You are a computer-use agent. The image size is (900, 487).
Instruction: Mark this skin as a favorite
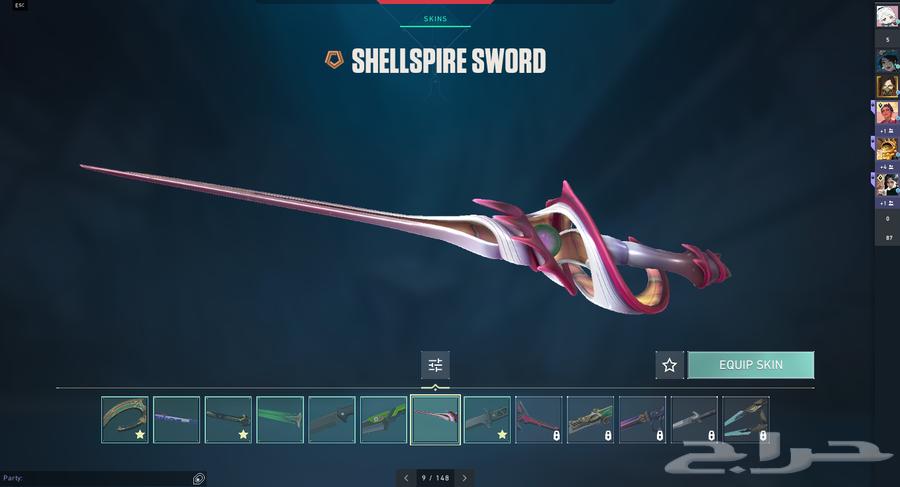669,365
